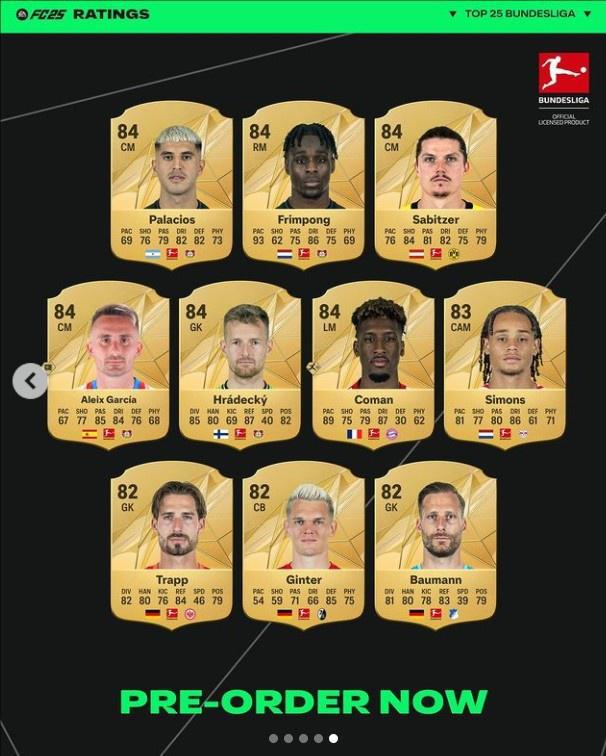
Task: Open the Baumann goalkeeper card
Action: tap(435, 545)
